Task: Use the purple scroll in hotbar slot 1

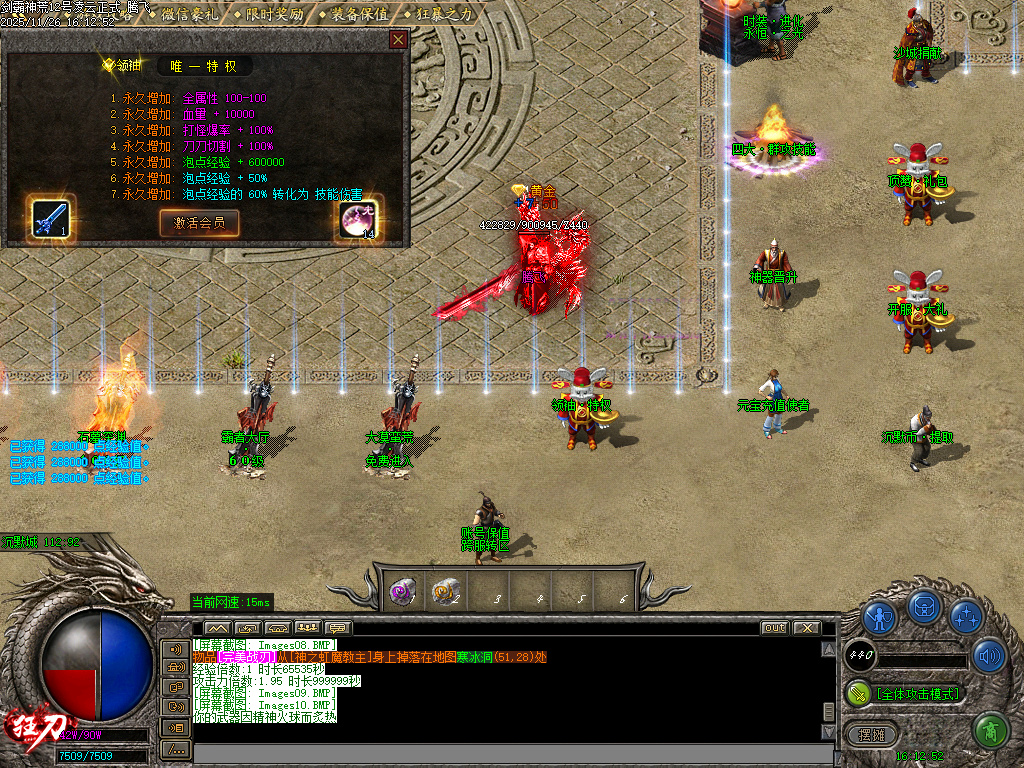Action: pos(402,591)
